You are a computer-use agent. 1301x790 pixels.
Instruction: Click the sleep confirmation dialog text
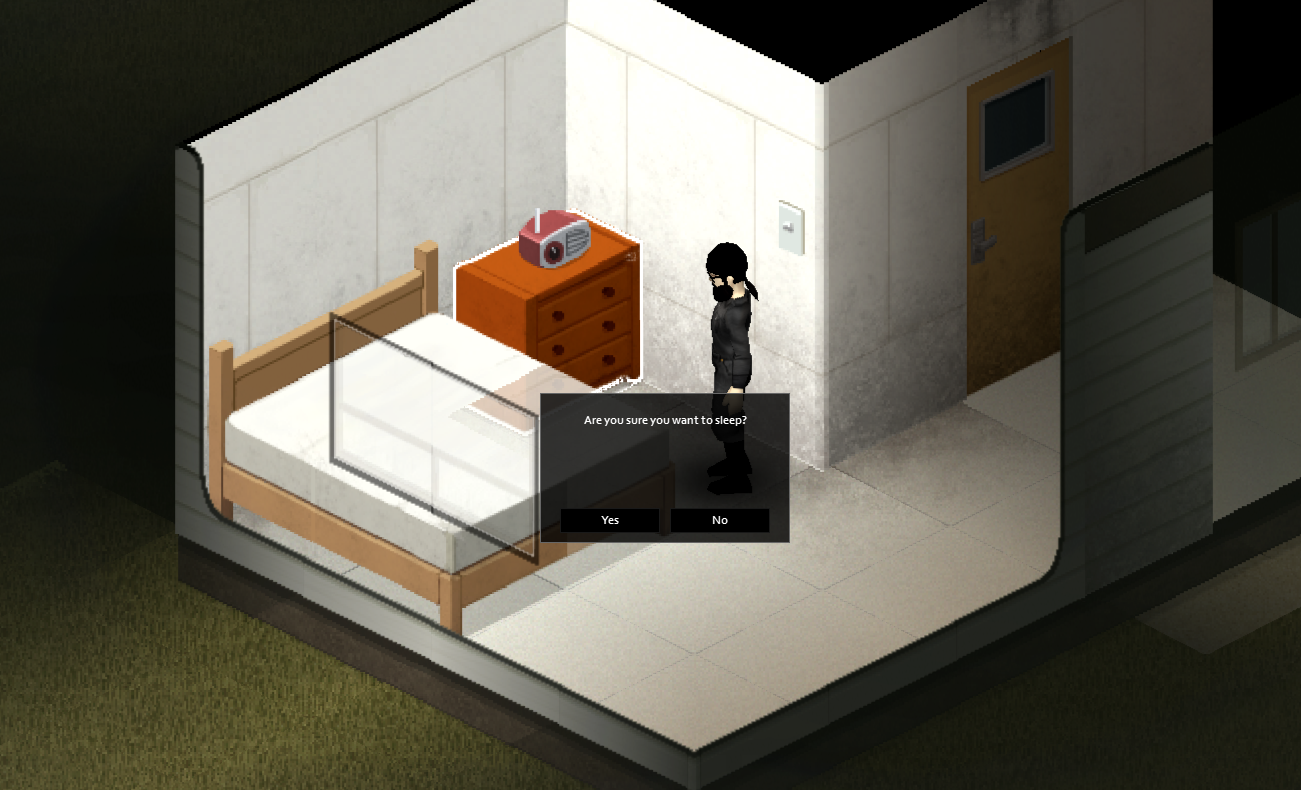tap(663, 420)
